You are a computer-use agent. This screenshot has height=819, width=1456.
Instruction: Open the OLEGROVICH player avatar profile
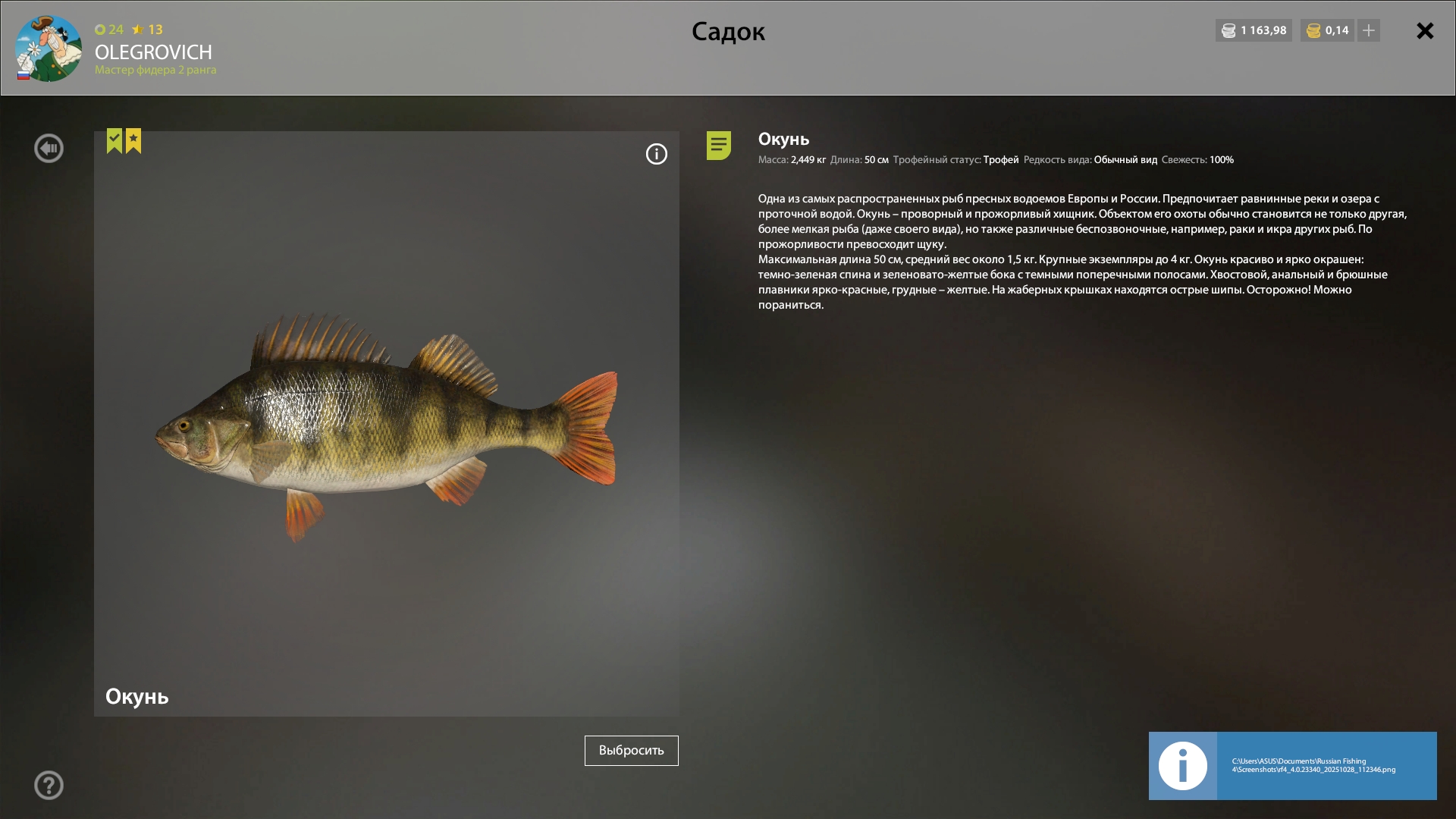(x=49, y=49)
